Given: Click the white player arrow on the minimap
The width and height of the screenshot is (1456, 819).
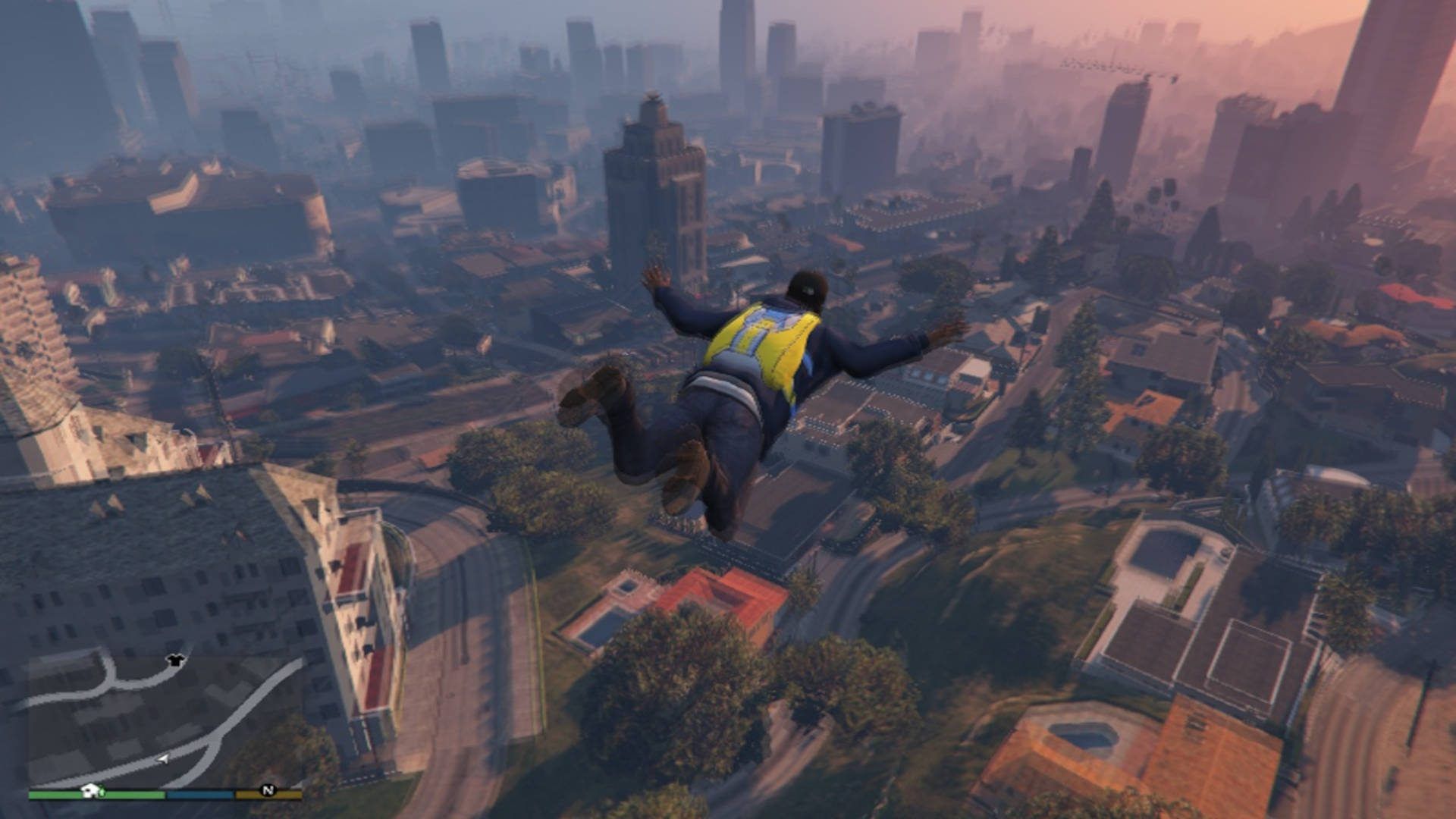Looking at the screenshot, I should (x=162, y=758).
